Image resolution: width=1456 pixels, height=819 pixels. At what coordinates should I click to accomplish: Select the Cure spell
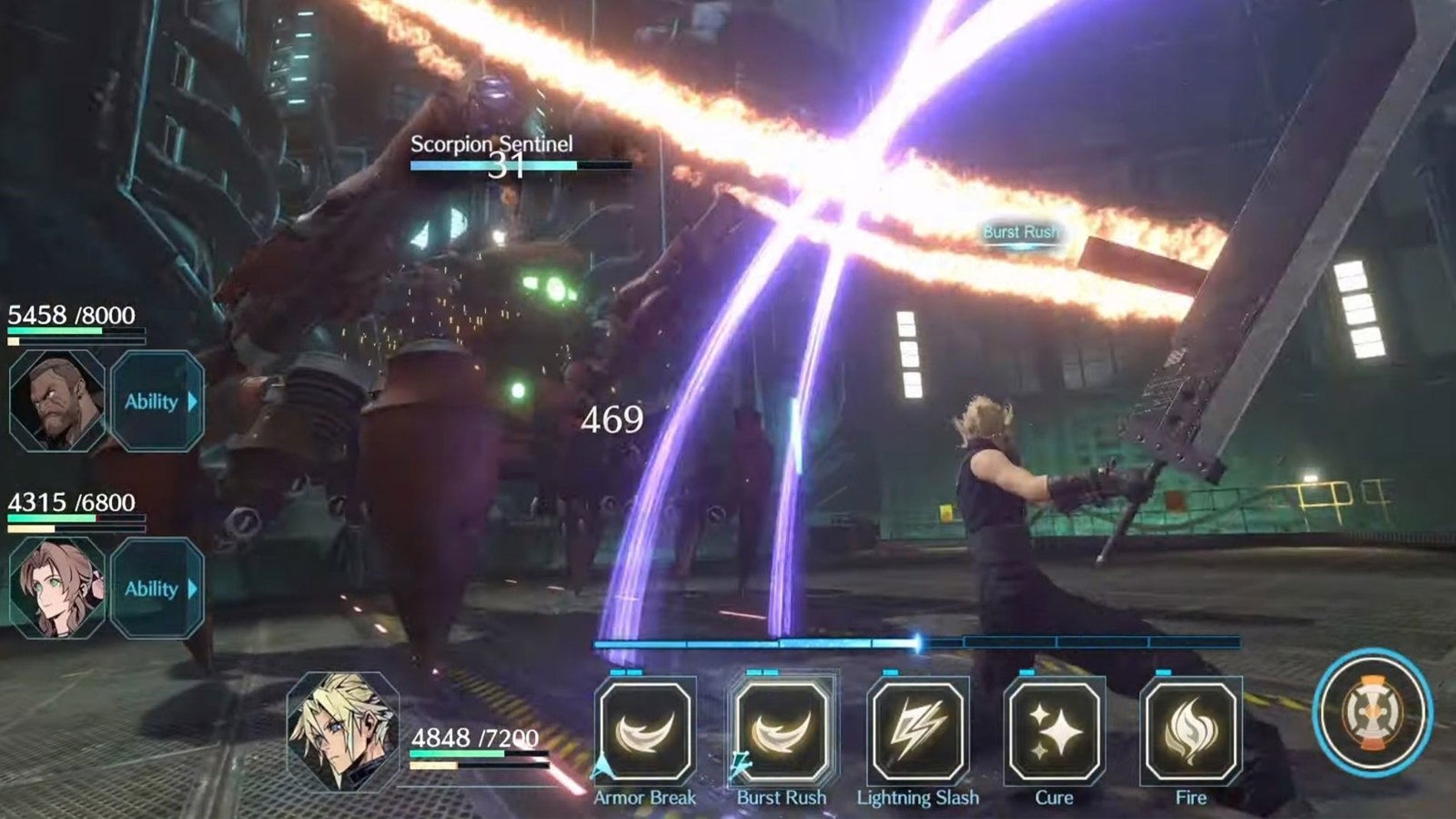click(1054, 731)
